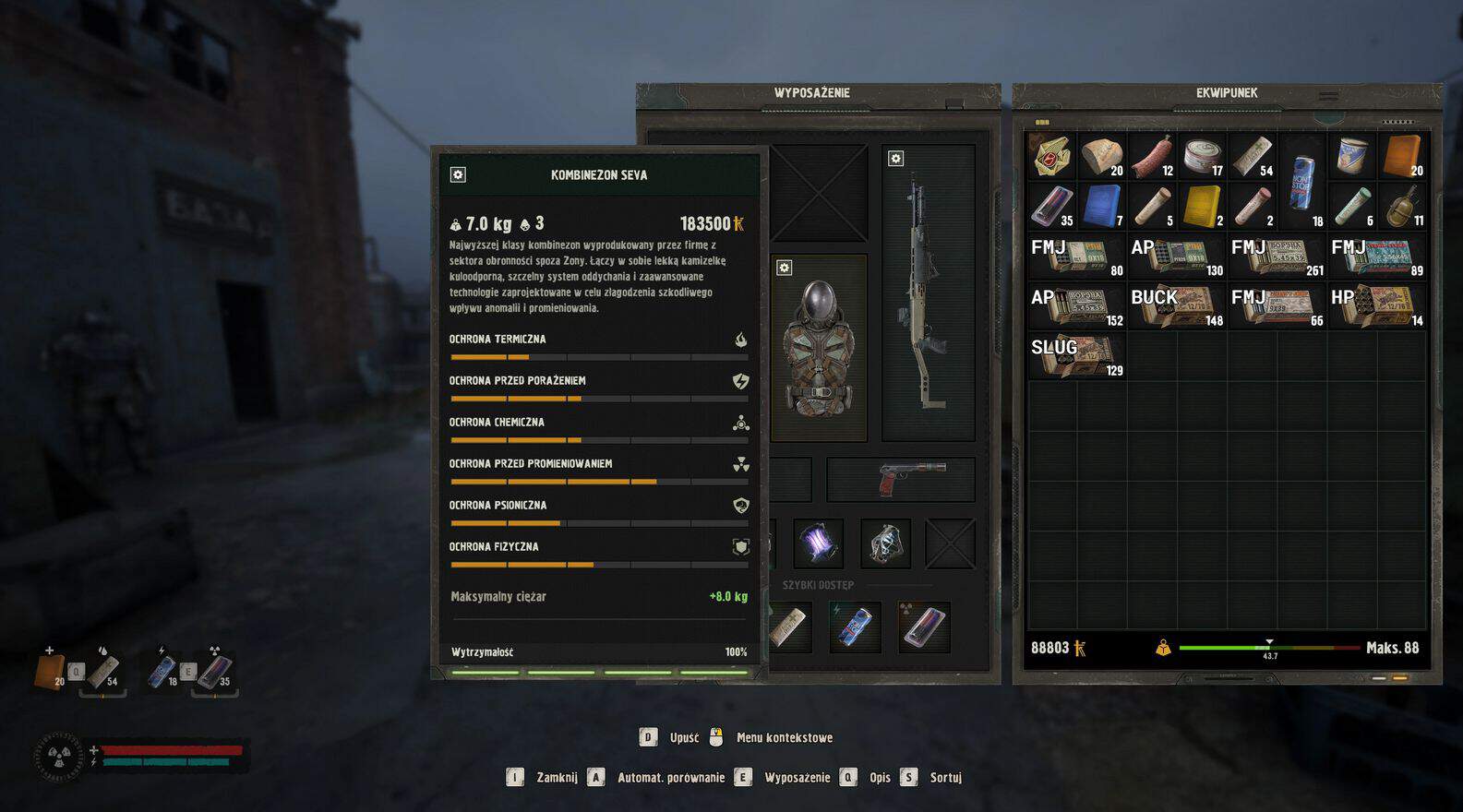Select the equipped SEVA suit slot
Viewport: 1463px width, 812px height.
point(819,351)
